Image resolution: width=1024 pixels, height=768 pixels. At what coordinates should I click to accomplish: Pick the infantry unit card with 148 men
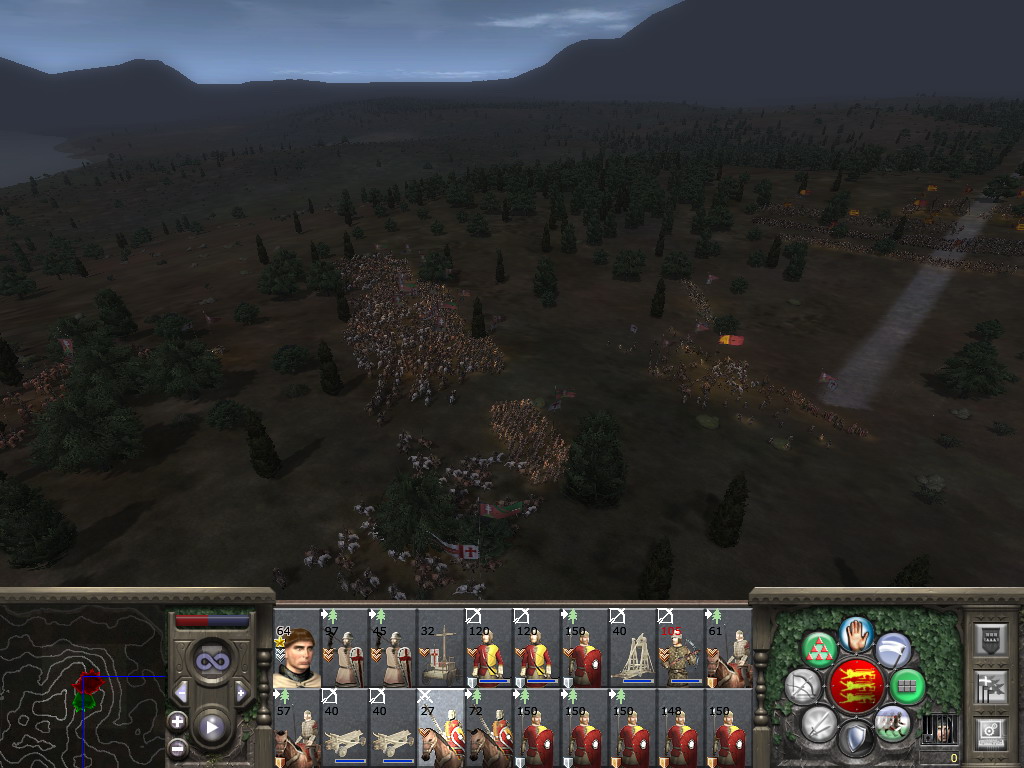(680, 727)
